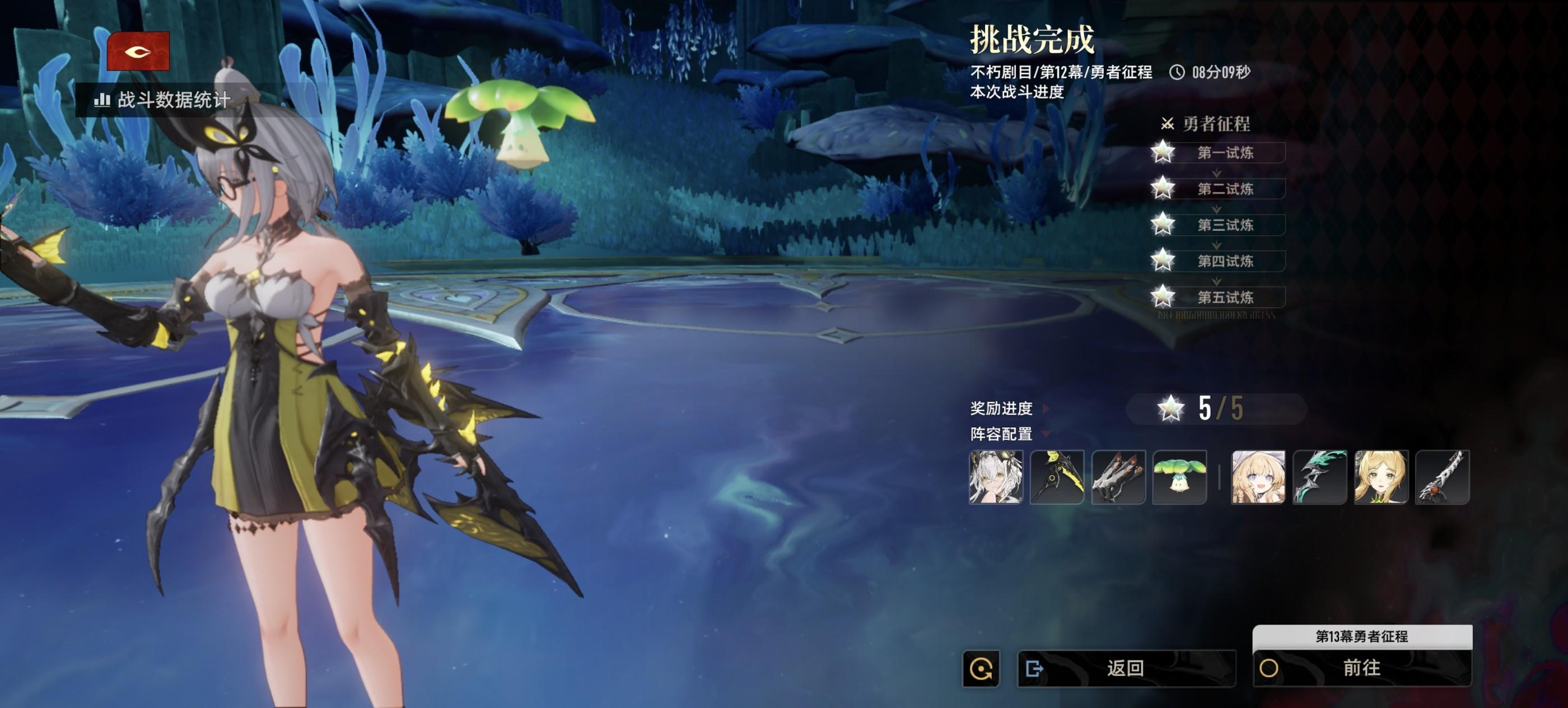The image size is (1568, 708).
Task: Choose the blonde green-dressed character portrait
Action: pos(1381,477)
